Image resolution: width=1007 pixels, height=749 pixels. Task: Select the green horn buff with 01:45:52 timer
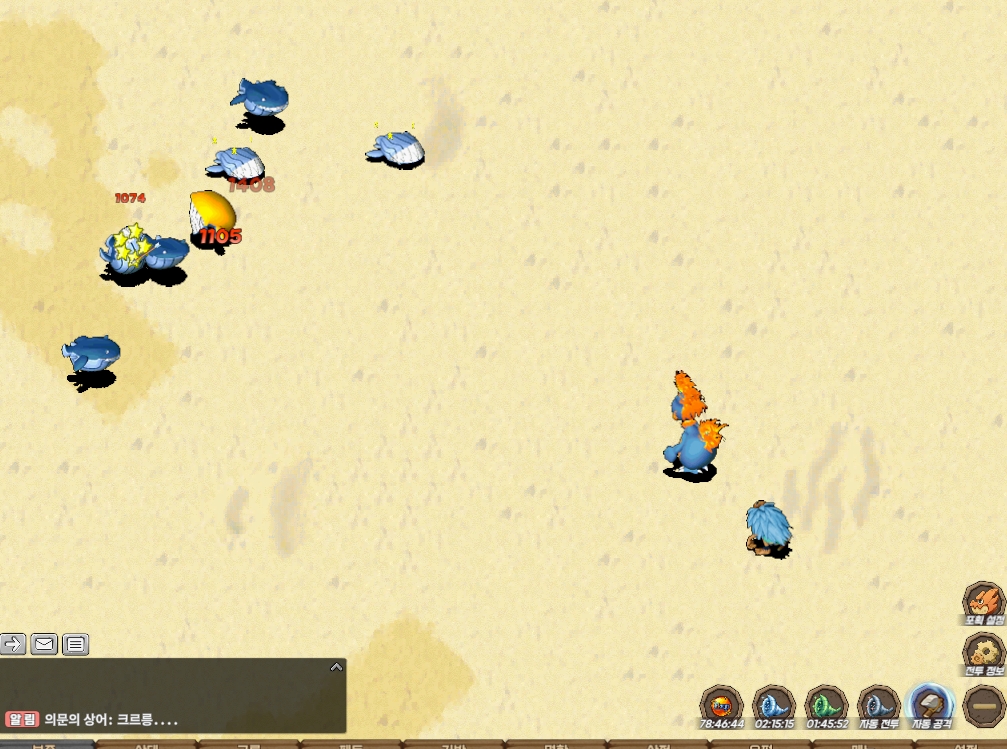pos(826,706)
